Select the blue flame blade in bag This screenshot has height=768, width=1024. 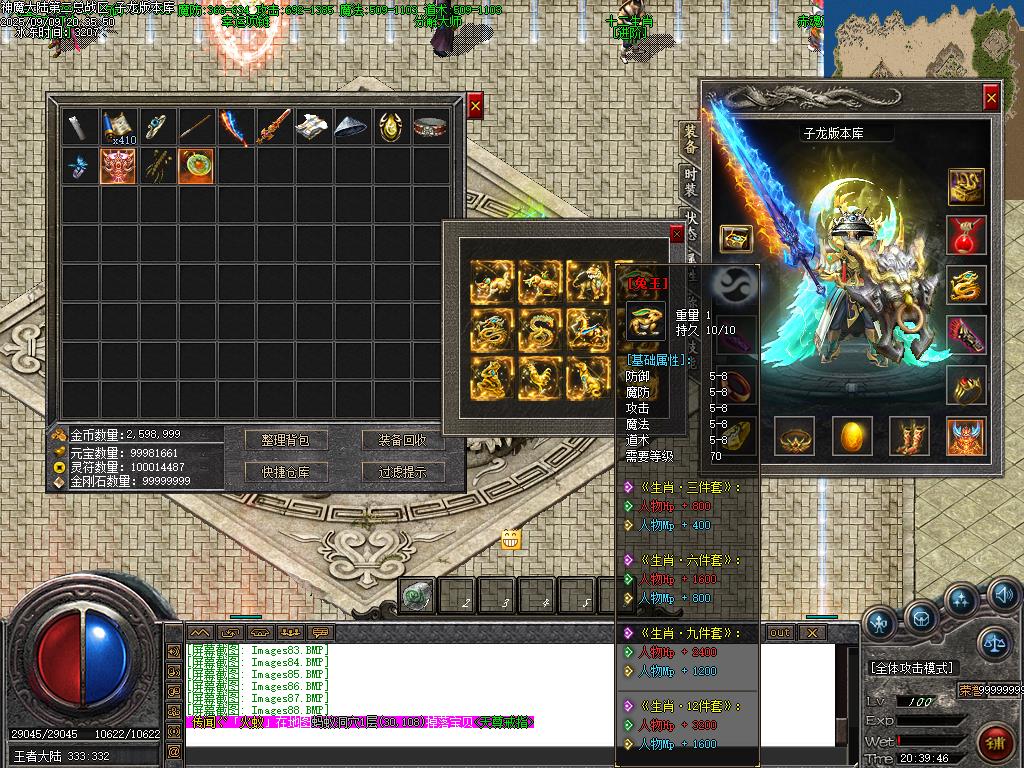pos(236,127)
